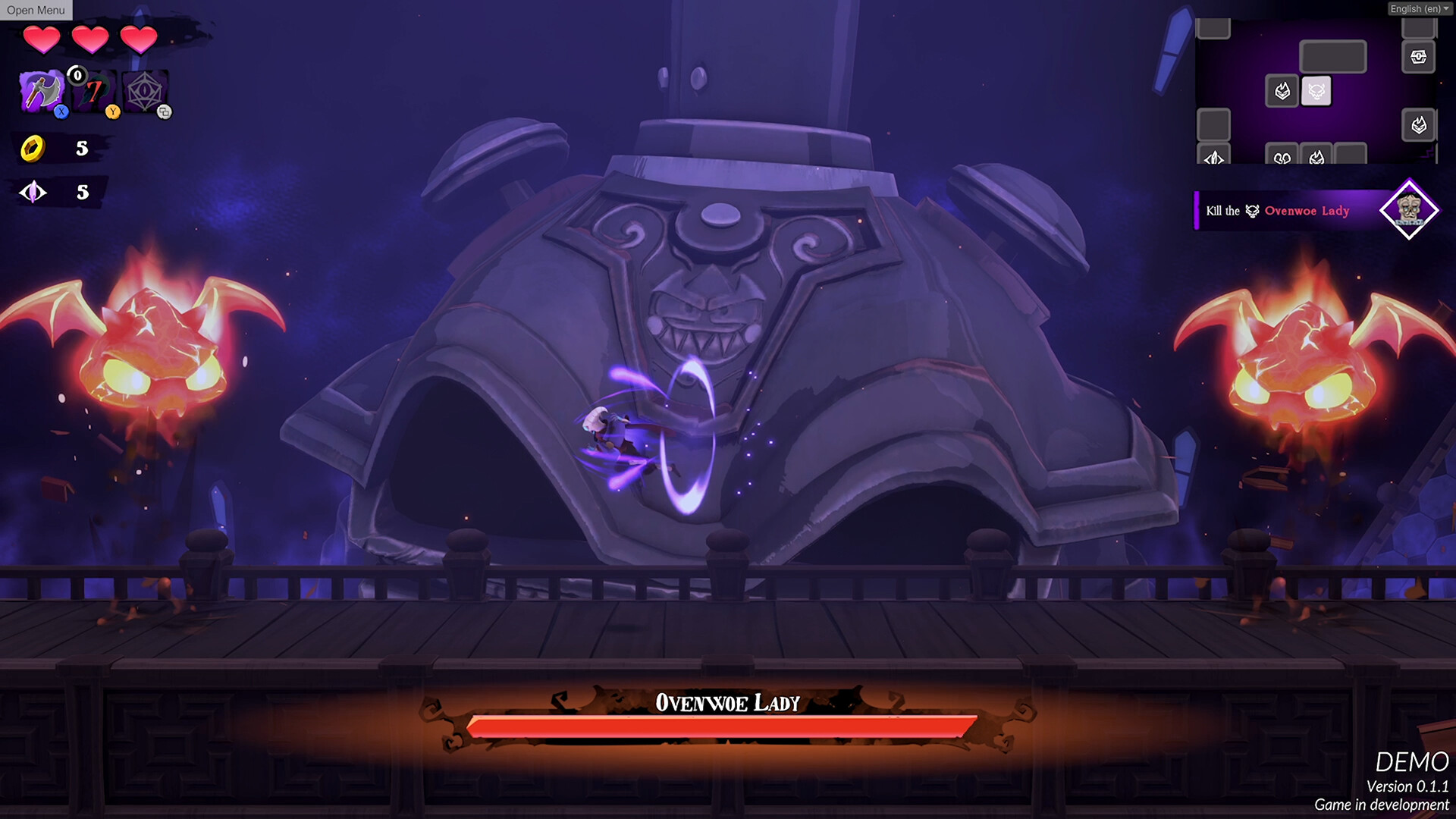Click the dropdown arrow beside English (en)
This screenshot has height=819, width=1456.
click(1447, 9)
